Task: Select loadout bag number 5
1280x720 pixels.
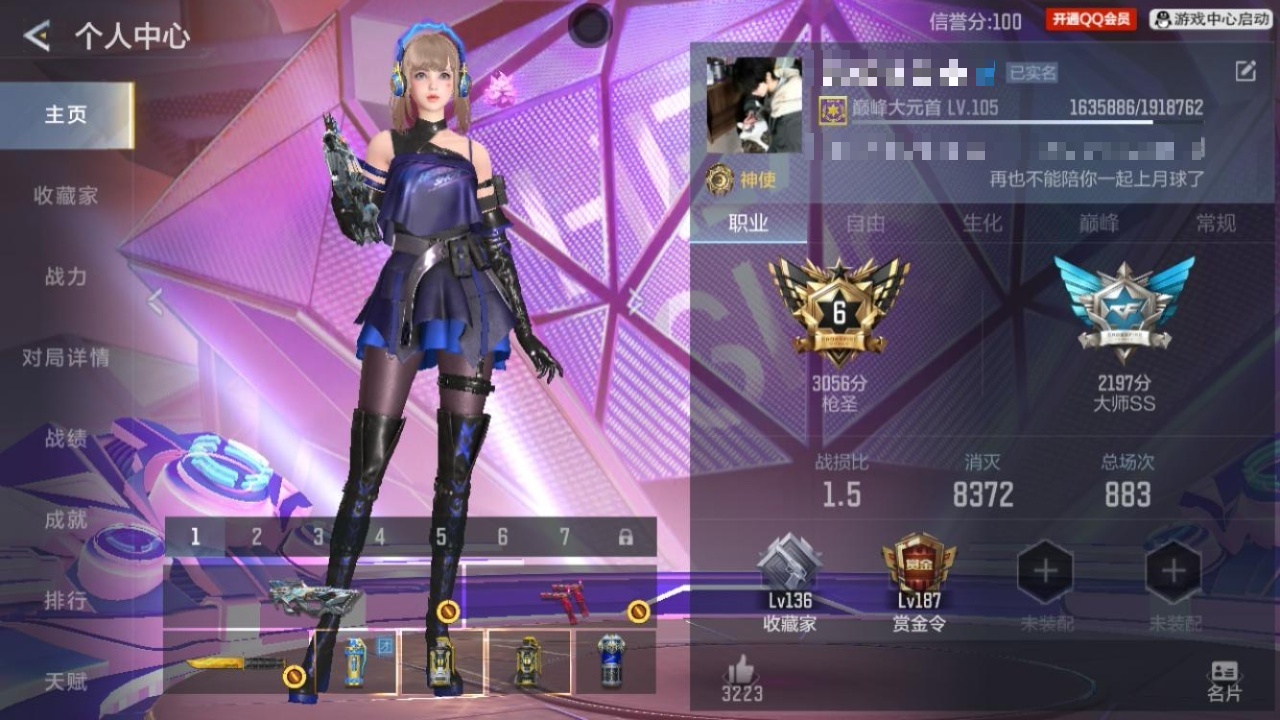Action: pos(441,537)
